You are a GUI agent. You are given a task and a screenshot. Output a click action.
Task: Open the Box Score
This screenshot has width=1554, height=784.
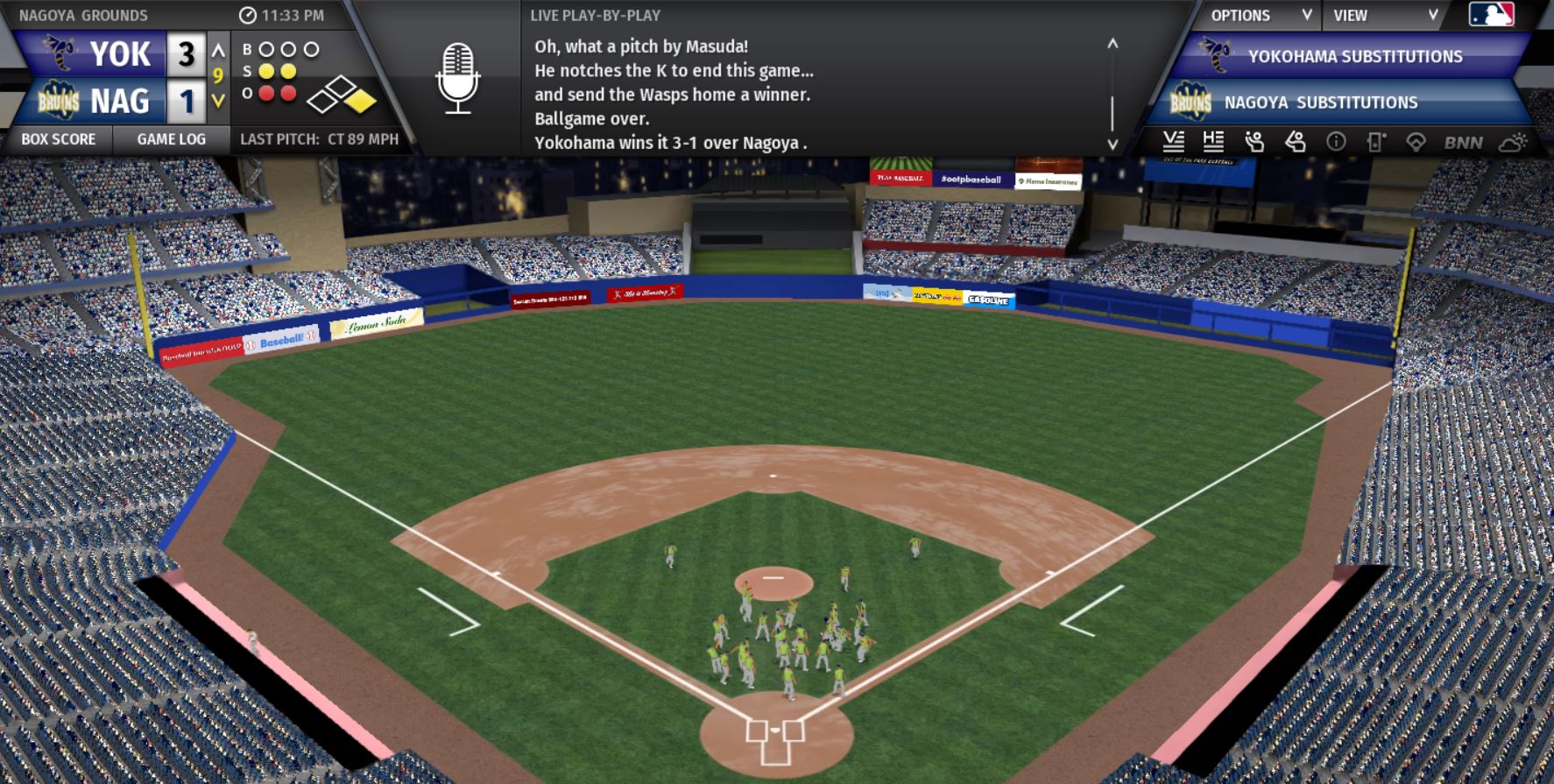pos(58,139)
